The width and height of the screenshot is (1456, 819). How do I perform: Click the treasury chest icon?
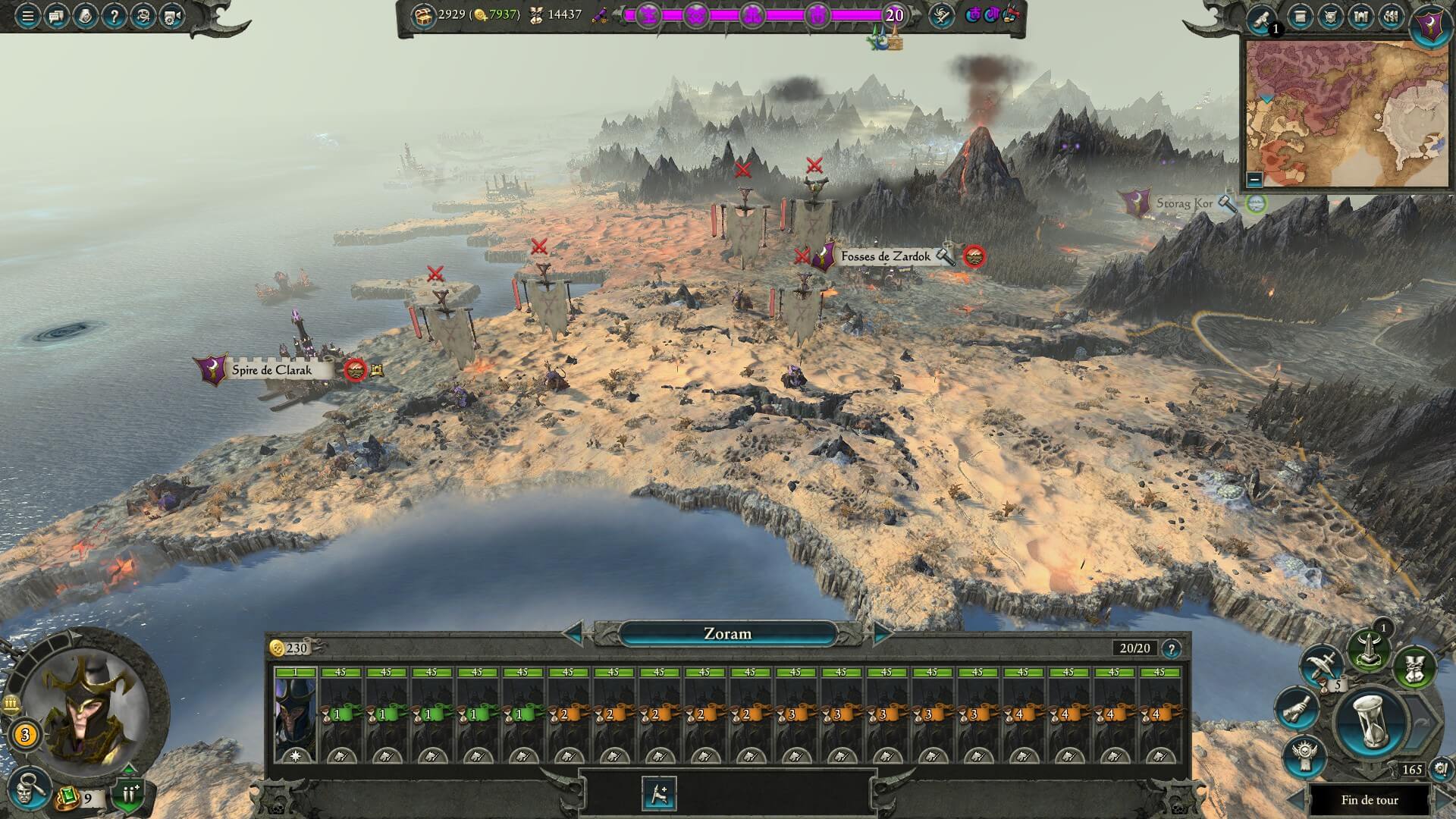[x=422, y=14]
